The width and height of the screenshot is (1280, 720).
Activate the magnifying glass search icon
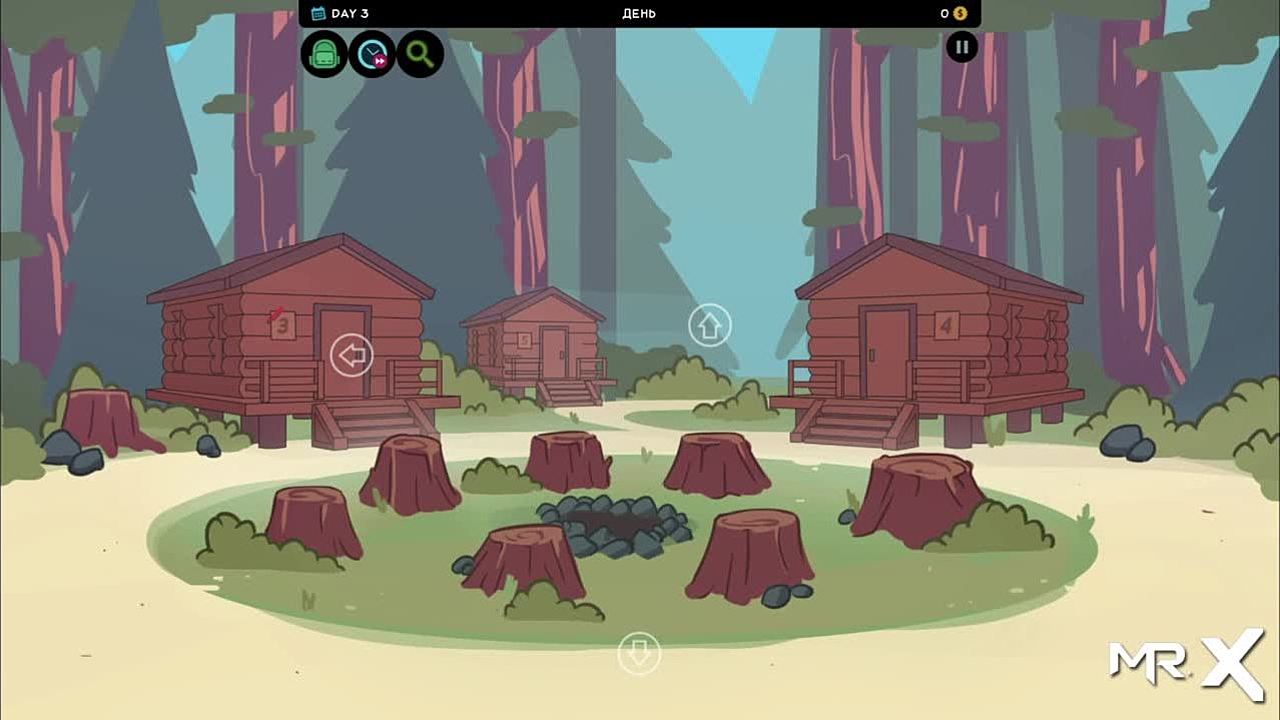[420, 54]
